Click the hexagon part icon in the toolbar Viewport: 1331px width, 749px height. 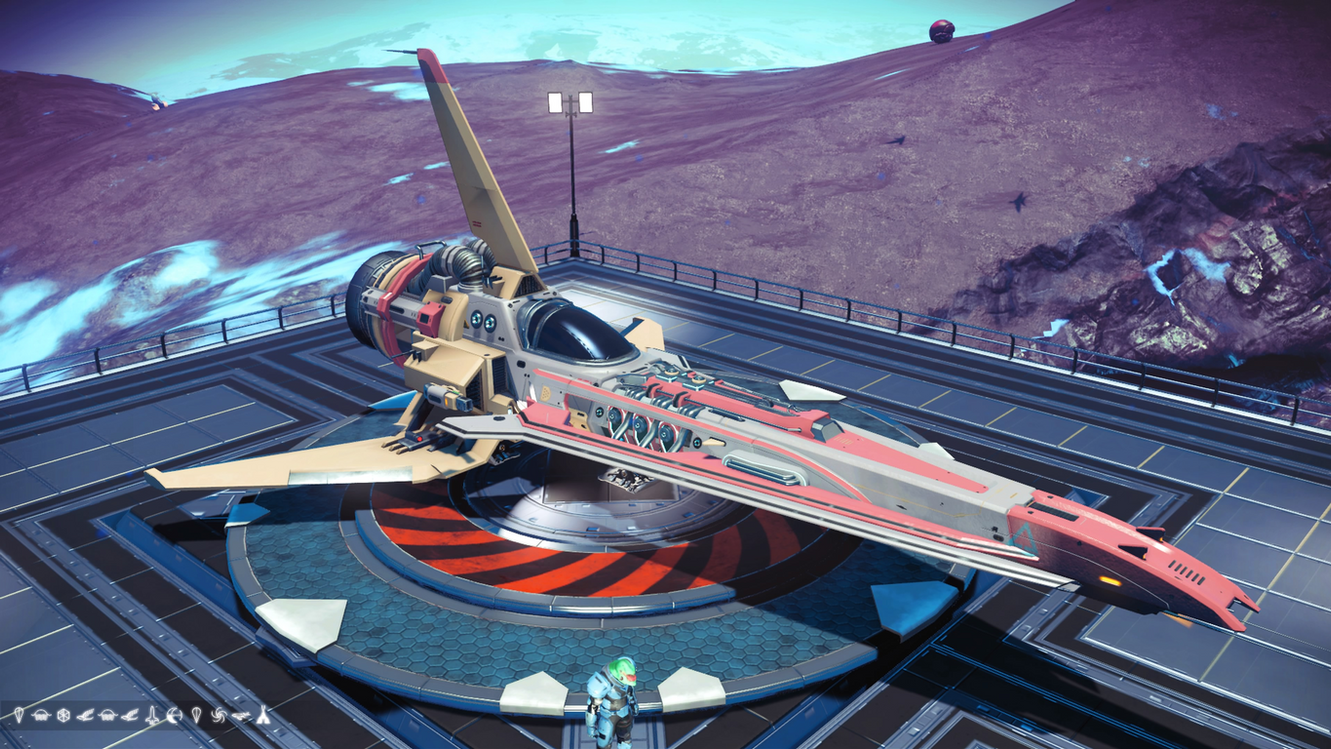(x=63, y=716)
